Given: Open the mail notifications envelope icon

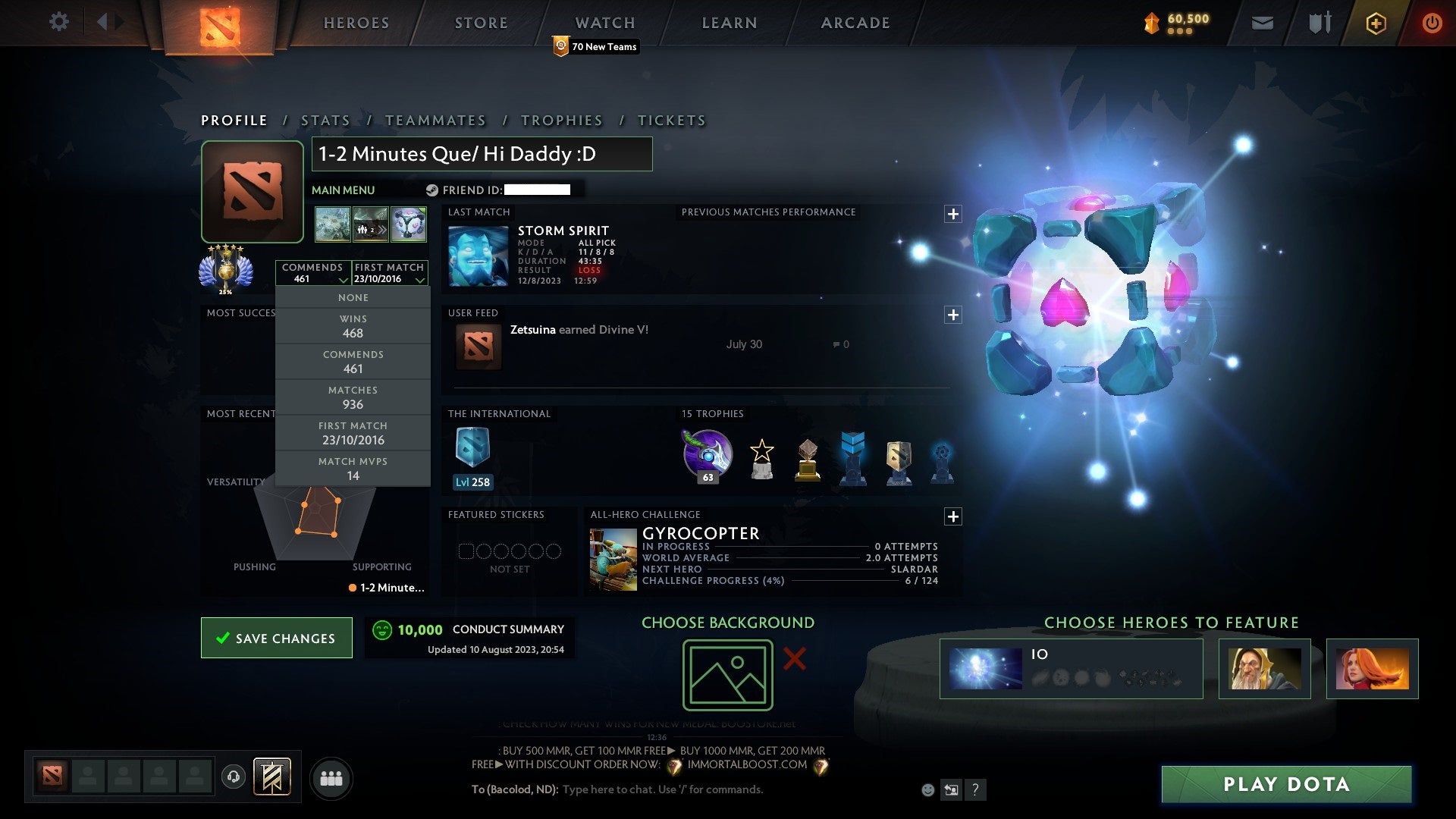Looking at the screenshot, I should (1262, 23).
